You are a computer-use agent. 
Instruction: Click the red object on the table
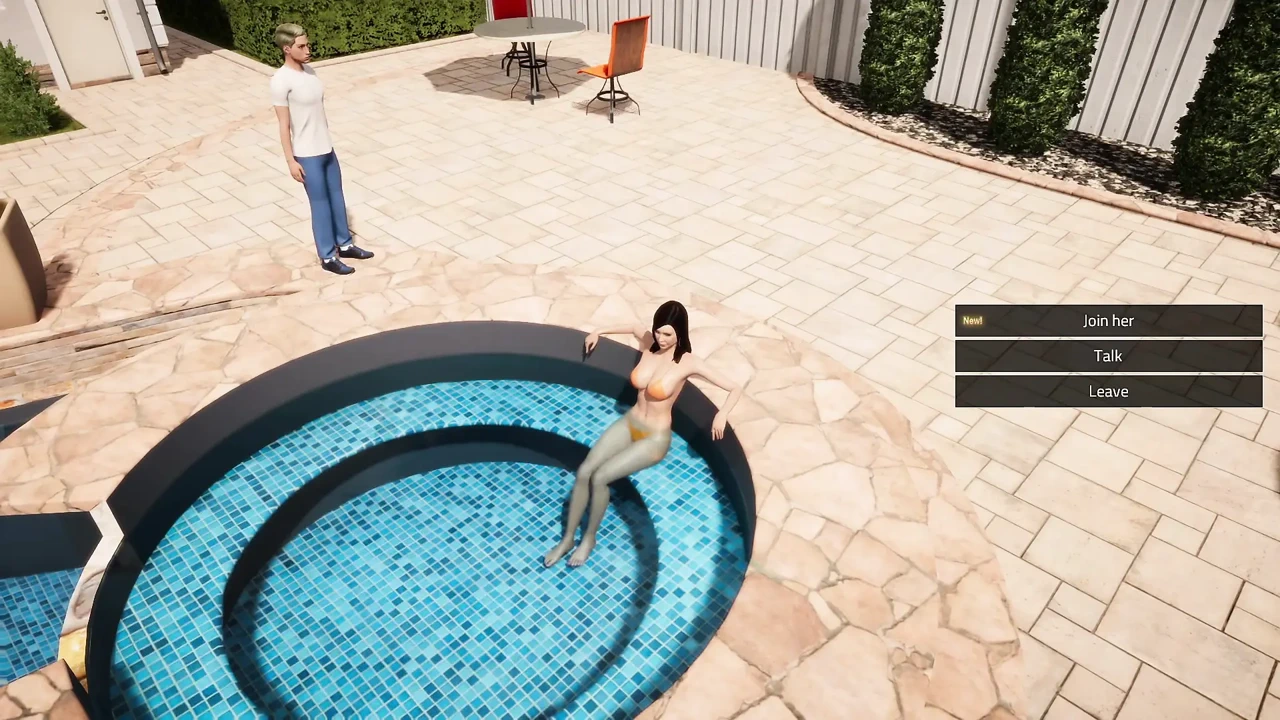click(508, 10)
